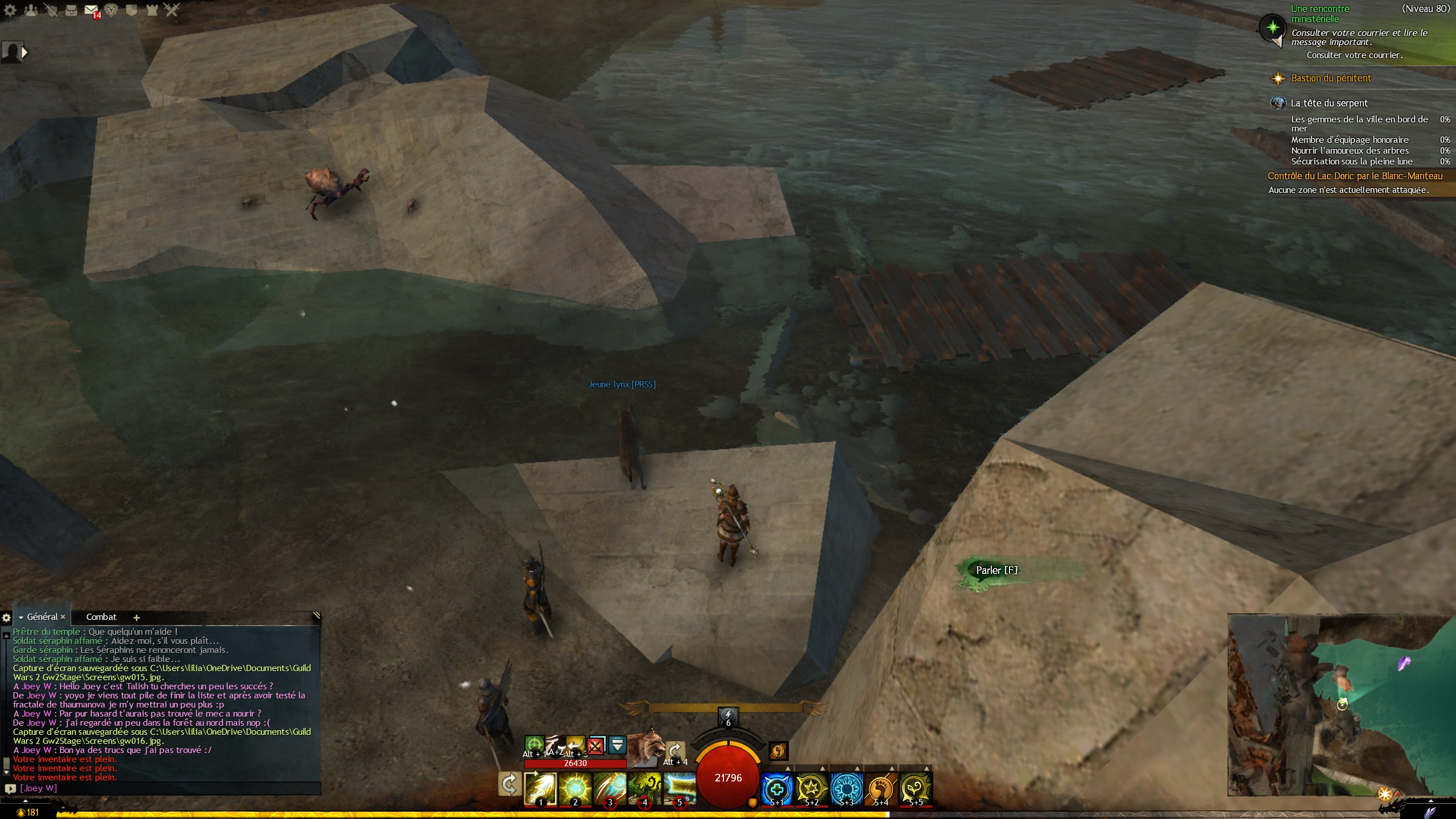This screenshot has height=819, width=1456.
Task: Open the Black Lion lion-head icon
Action: [111, 10]
